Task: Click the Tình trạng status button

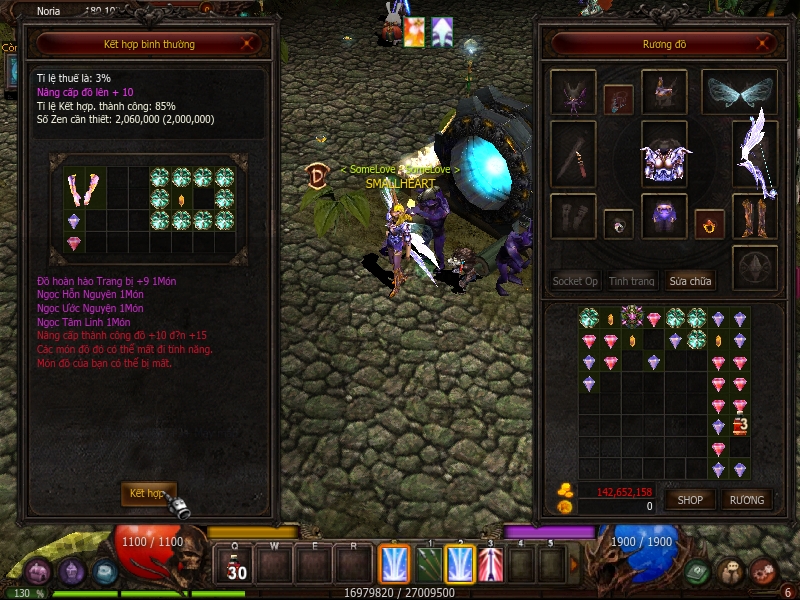Action: click(x=632, y=281)
